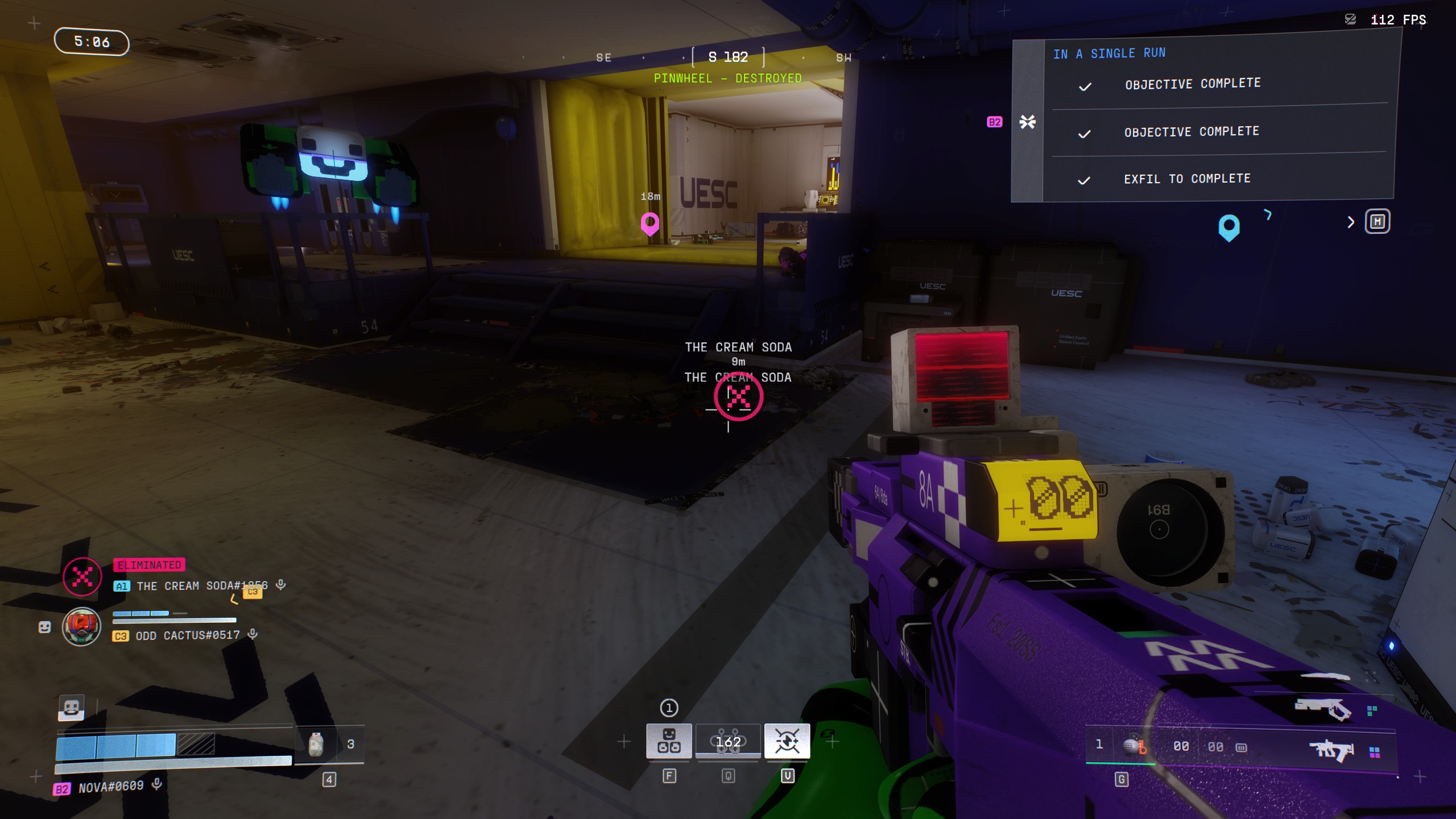Image resolution: width=1456 pixels, height=819 pixels.
Task: Click the faction asterisk icon beside objectives
Action: [1027, 122]
